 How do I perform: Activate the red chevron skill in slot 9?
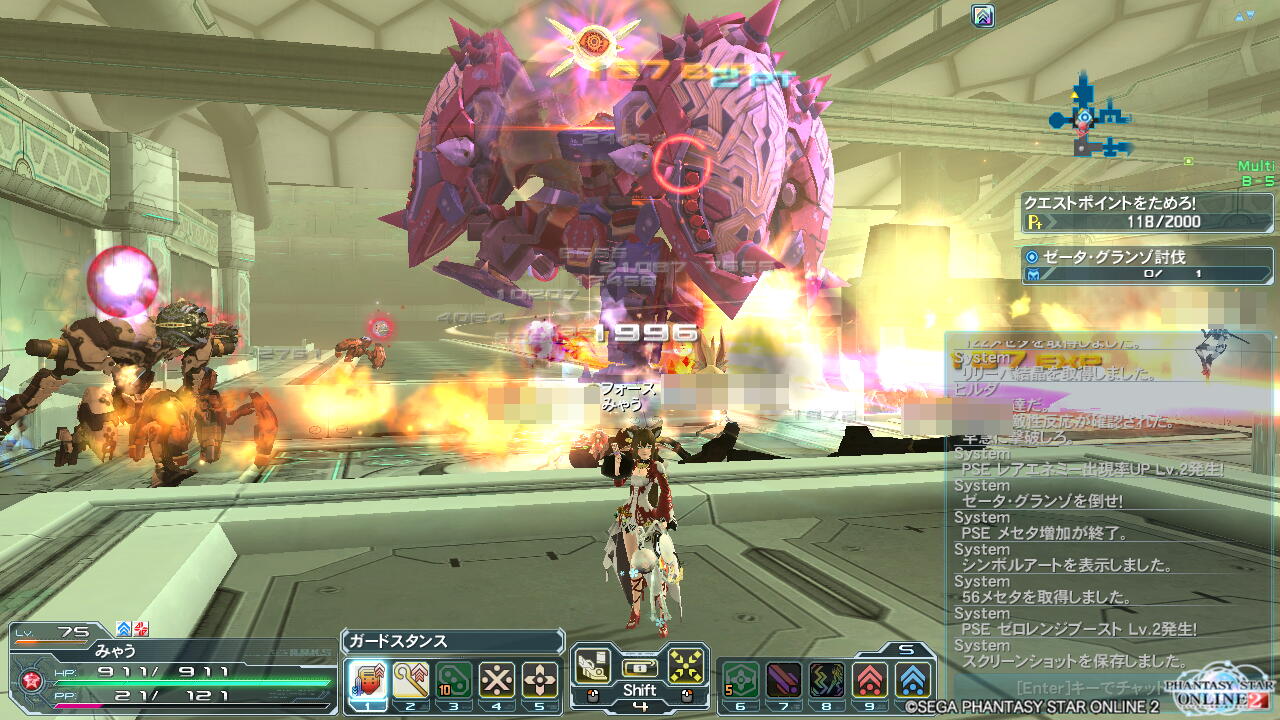pos(870,680)
